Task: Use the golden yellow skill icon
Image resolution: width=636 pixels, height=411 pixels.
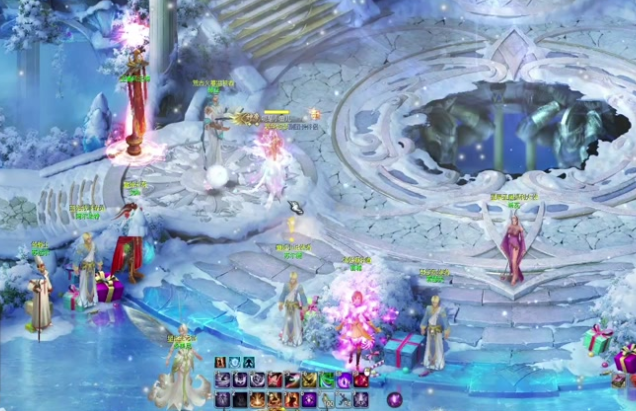Action: pyautogui.click(x=307, y=380)
